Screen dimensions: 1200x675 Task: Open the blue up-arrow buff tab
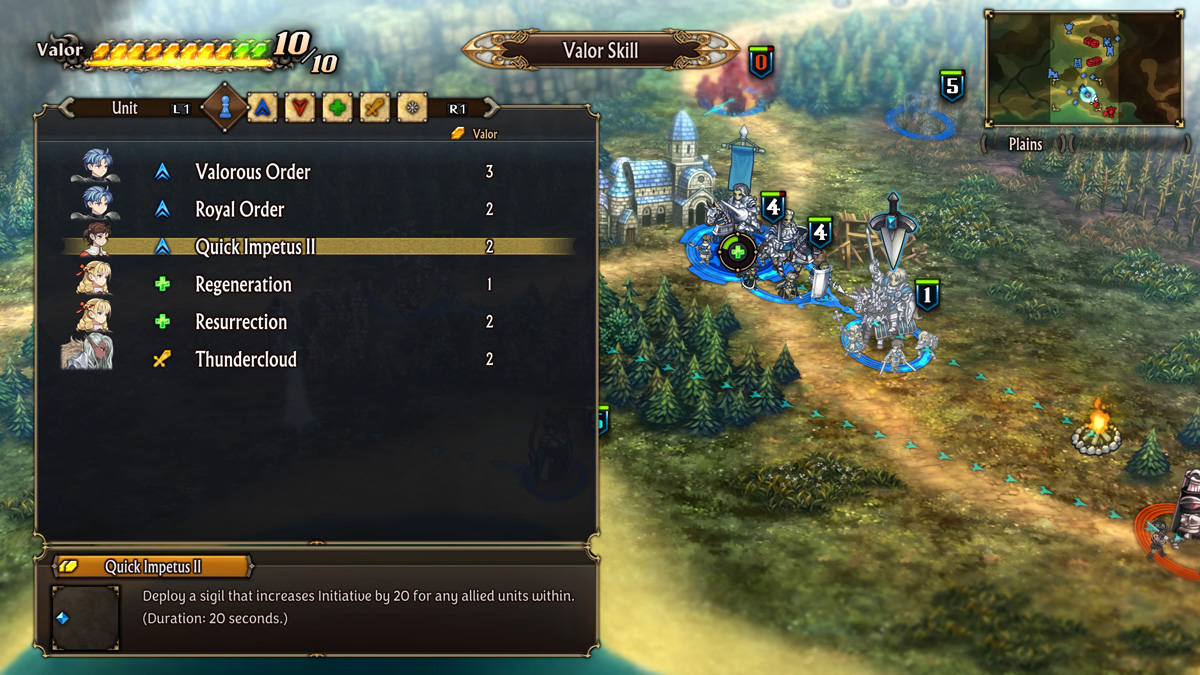[x=262, y=108]
